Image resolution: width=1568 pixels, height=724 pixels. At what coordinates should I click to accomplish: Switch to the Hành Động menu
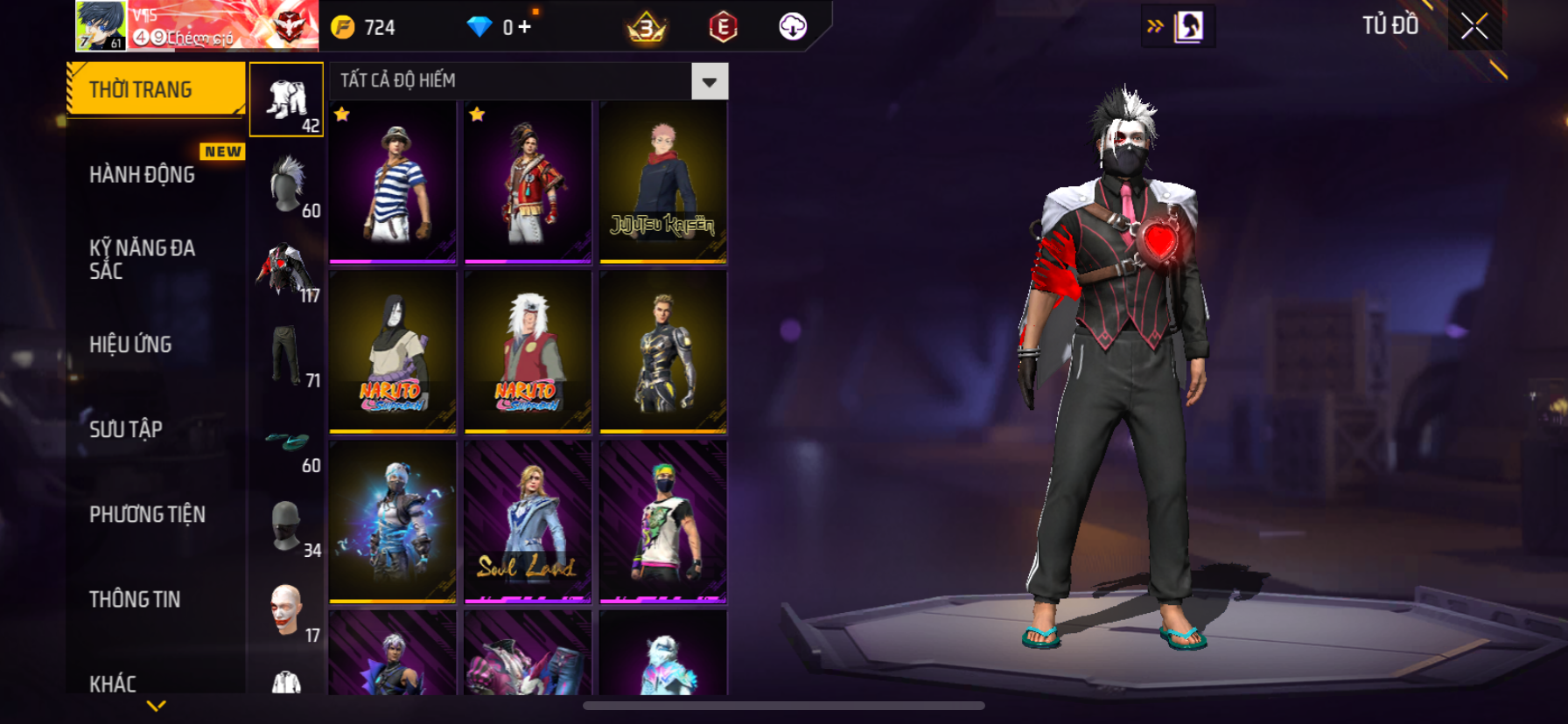coord(143,175)
